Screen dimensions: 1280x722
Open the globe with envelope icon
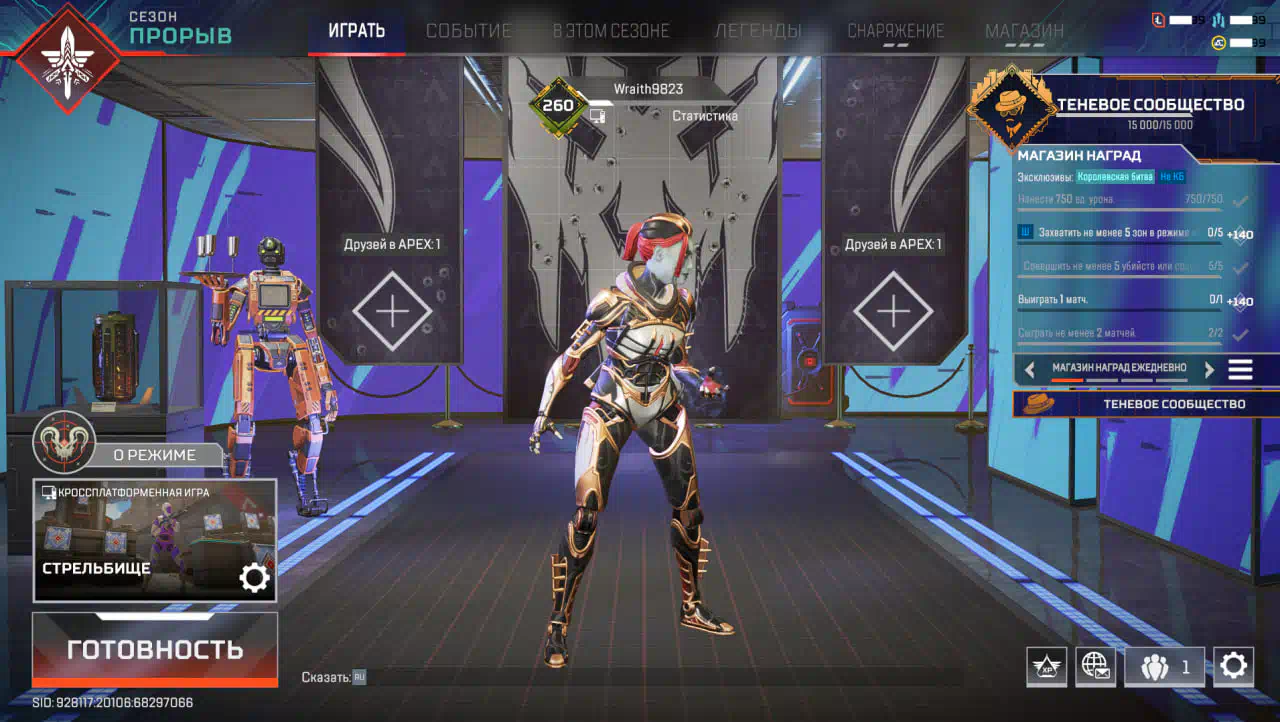(x=1095, y=666)
